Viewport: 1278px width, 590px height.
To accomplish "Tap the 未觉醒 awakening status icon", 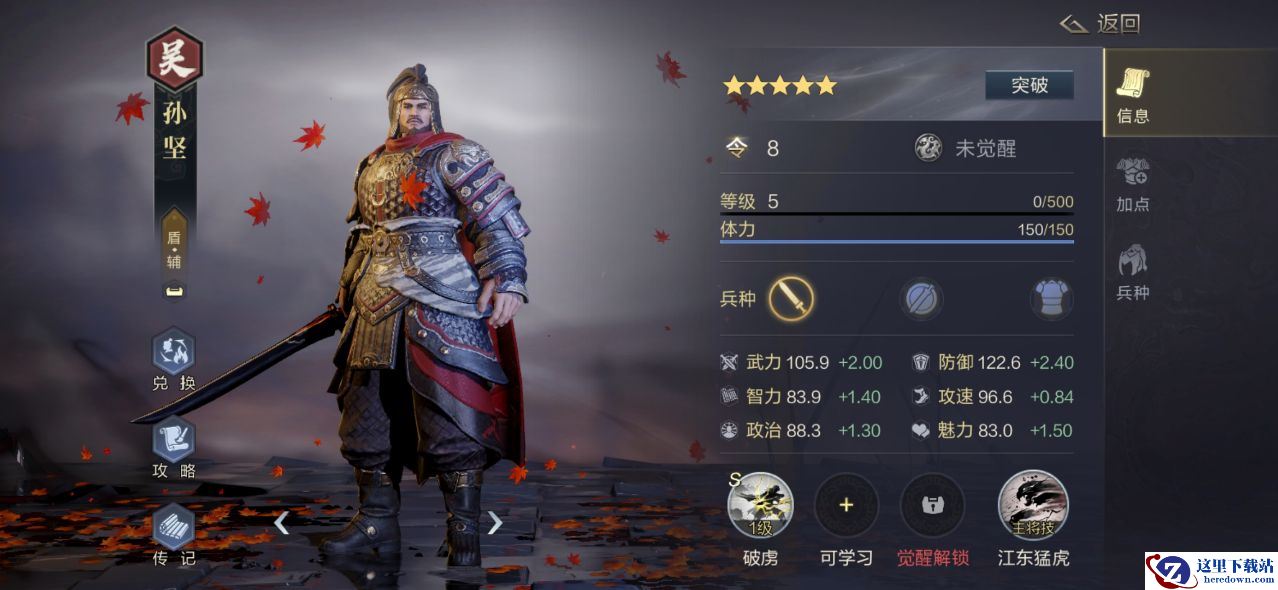I will coord(928,148).
